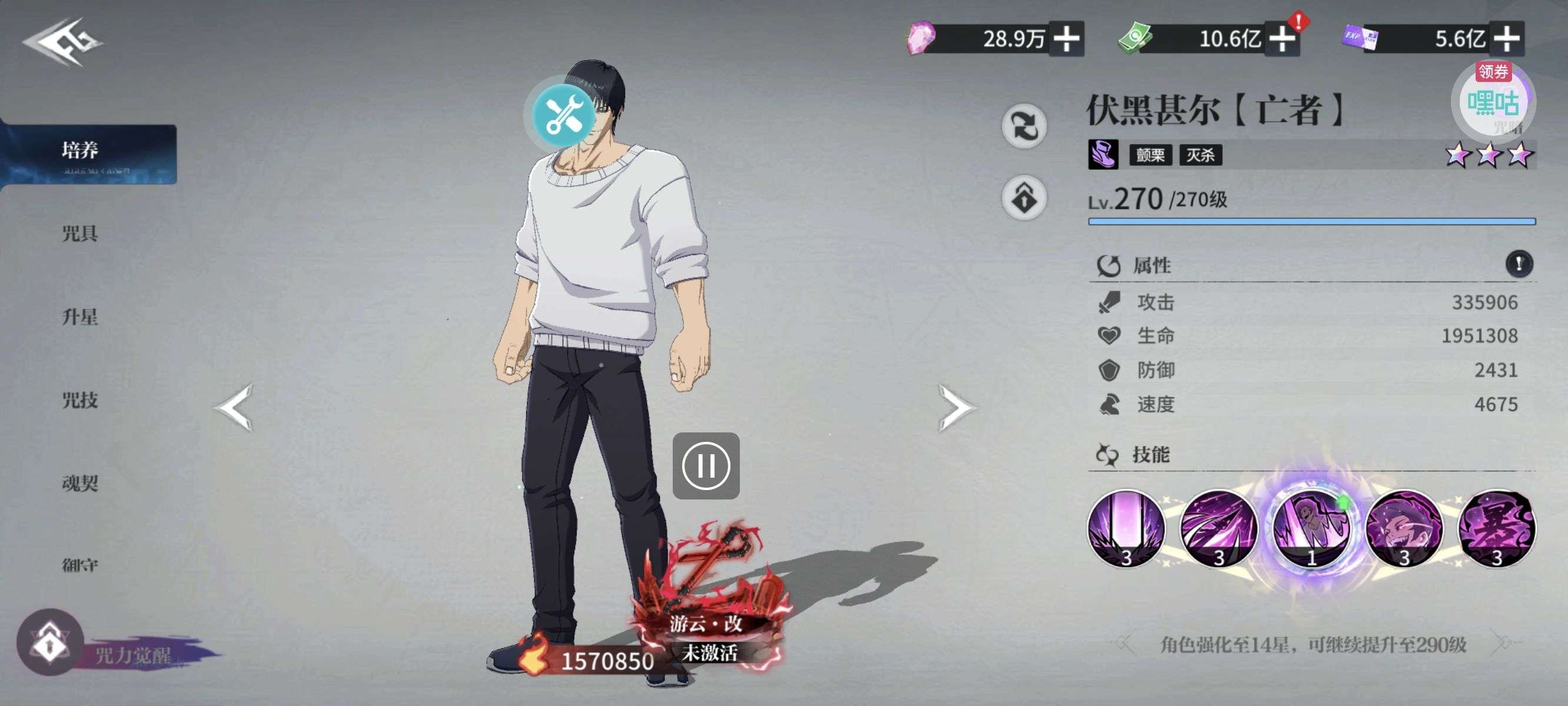Screen dimensions: 1568x706
Task: Open the attributes info exclamation icon
Action: click(1519, 264)
